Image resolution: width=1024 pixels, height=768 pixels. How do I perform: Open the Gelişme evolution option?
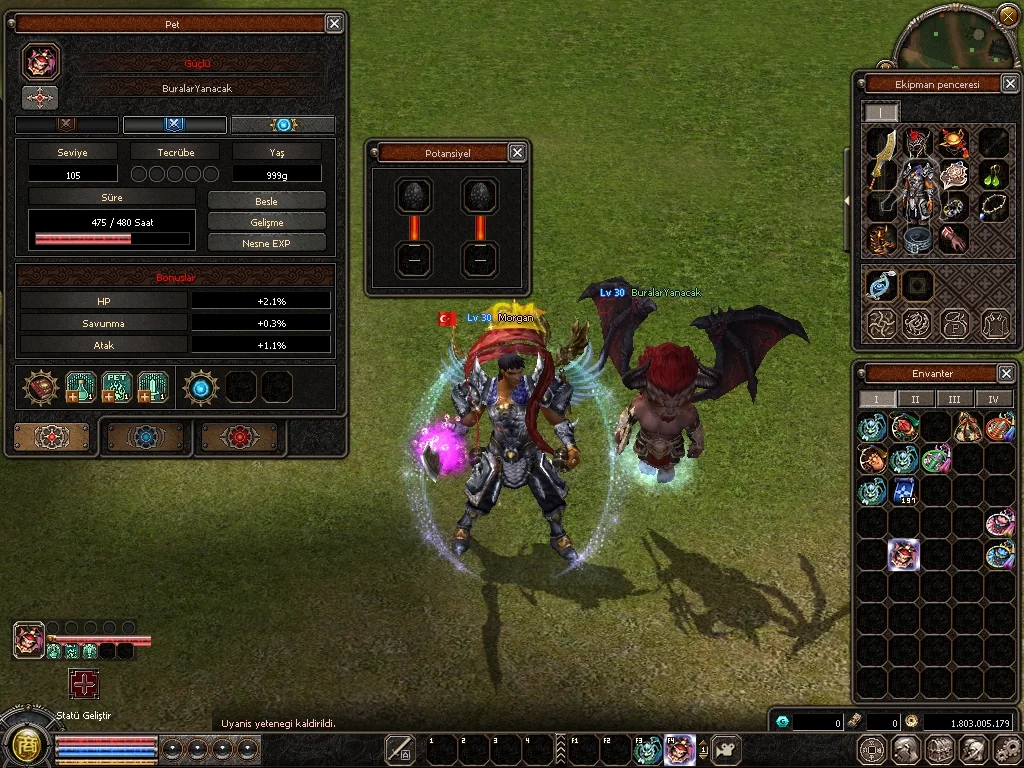266,221
